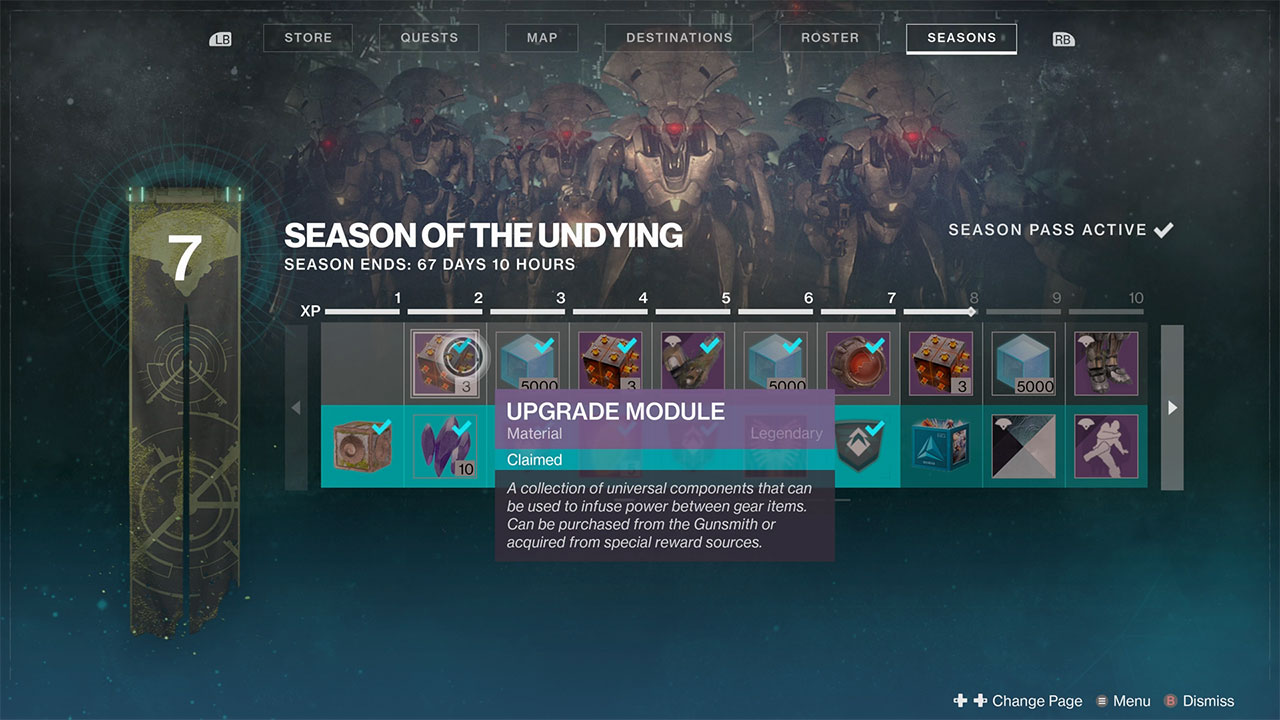Claim the armored boots ornament at rank 10

(x=1106, y=360)
